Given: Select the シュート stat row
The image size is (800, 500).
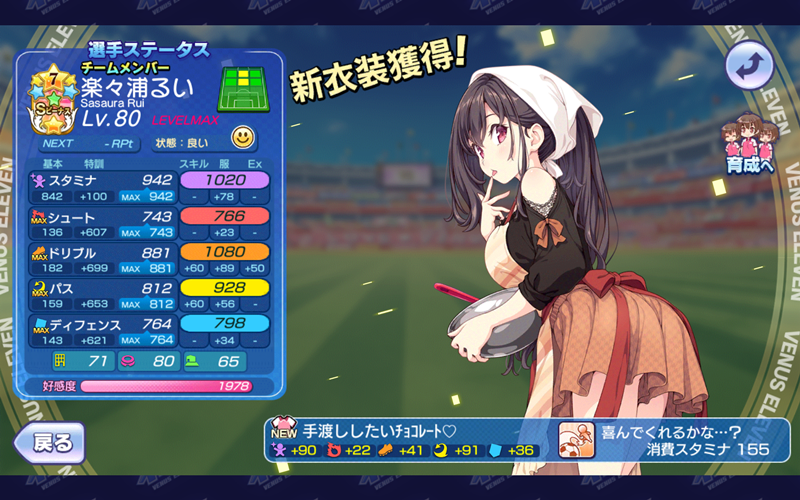Looking at the screenshot, I should coord(152,224).
